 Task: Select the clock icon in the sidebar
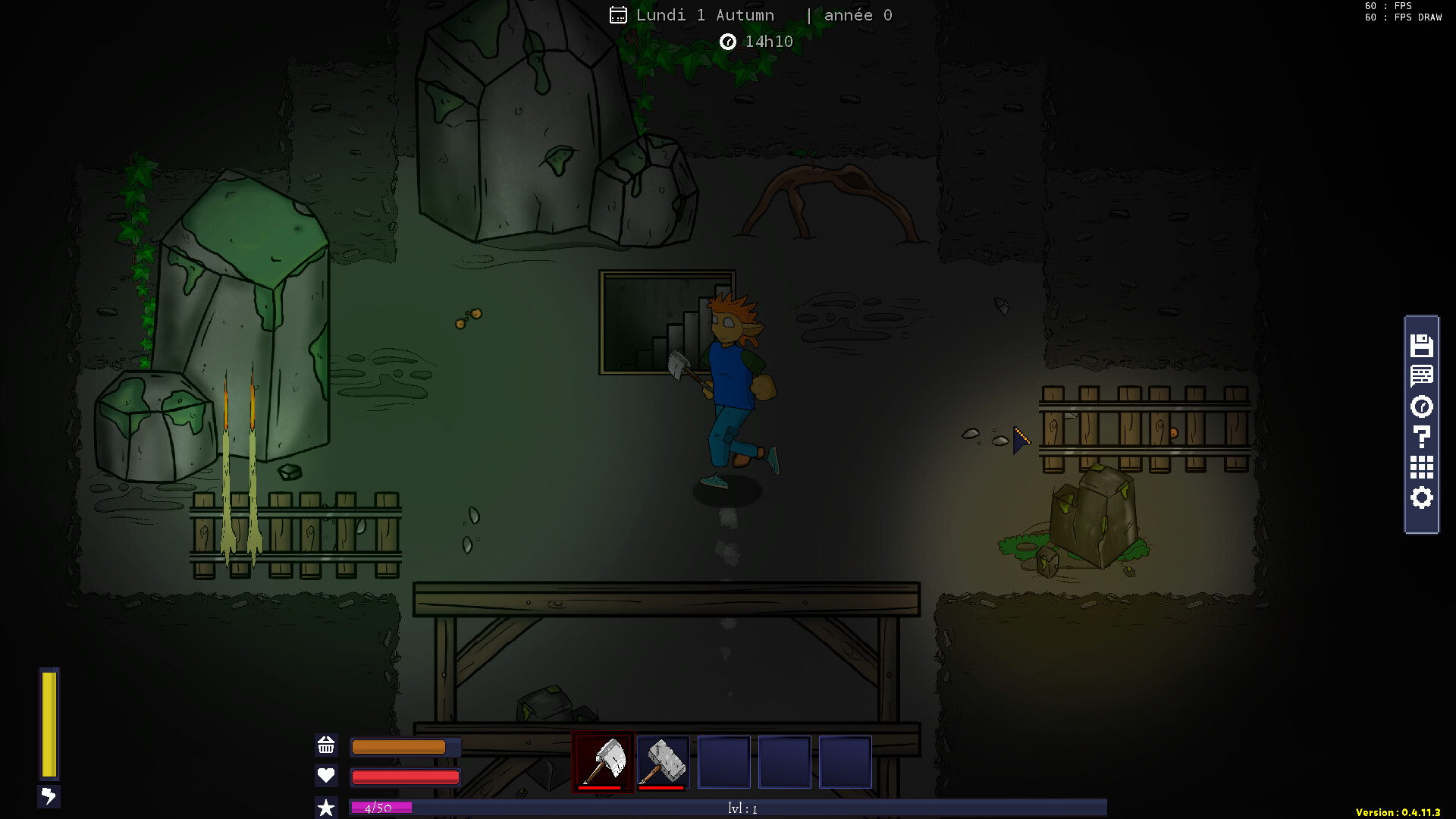point(1421,406)
